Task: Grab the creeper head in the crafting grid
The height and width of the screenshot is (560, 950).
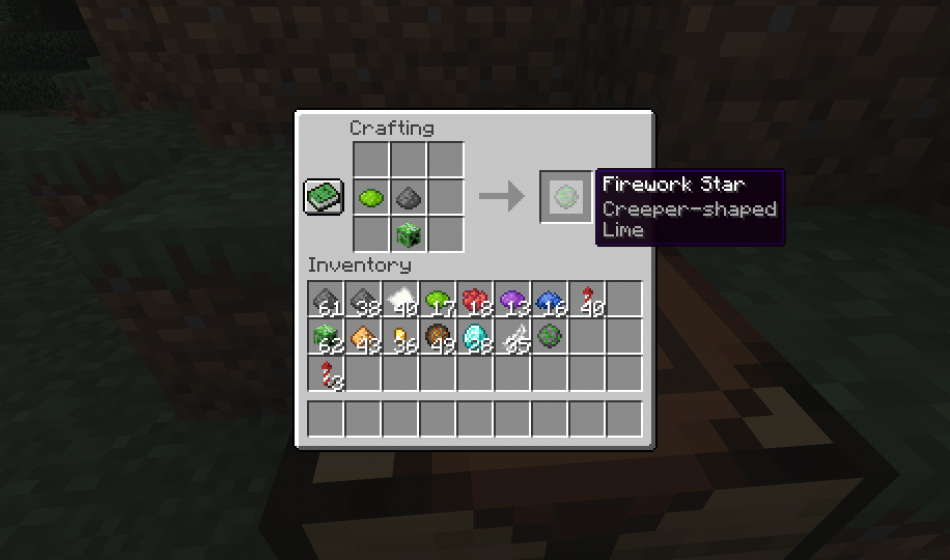Action: (408, 235)
